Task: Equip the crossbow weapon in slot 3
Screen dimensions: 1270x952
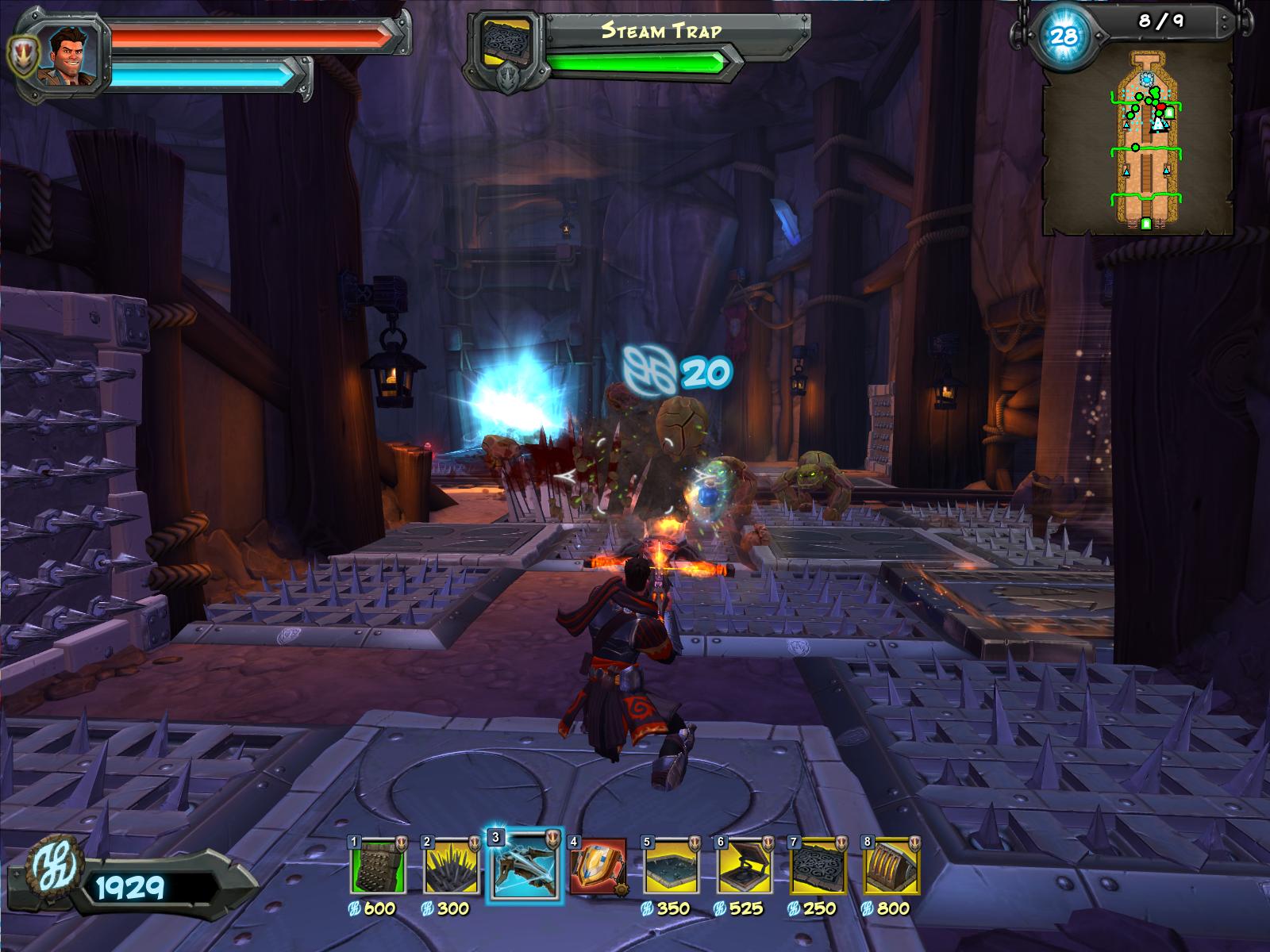Action: click(525, 866)
